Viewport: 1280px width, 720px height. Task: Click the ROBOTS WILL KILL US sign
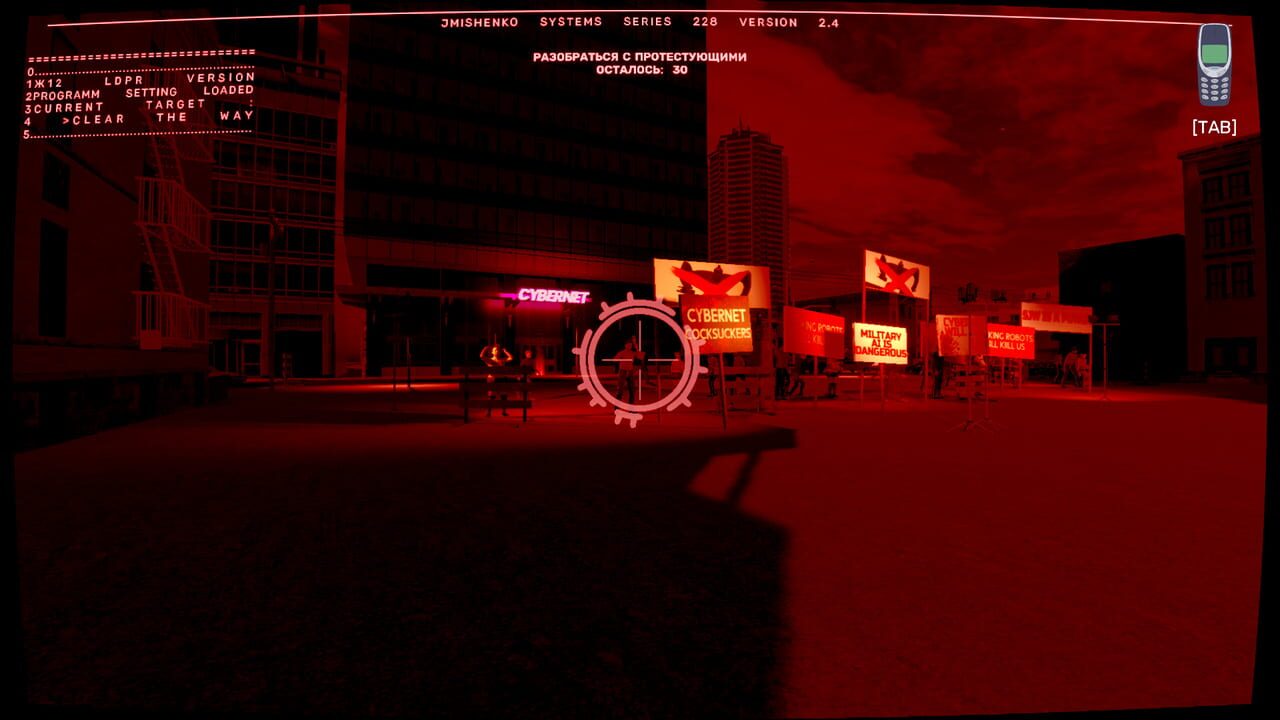pyautogui.click(x=1009, y=340)
